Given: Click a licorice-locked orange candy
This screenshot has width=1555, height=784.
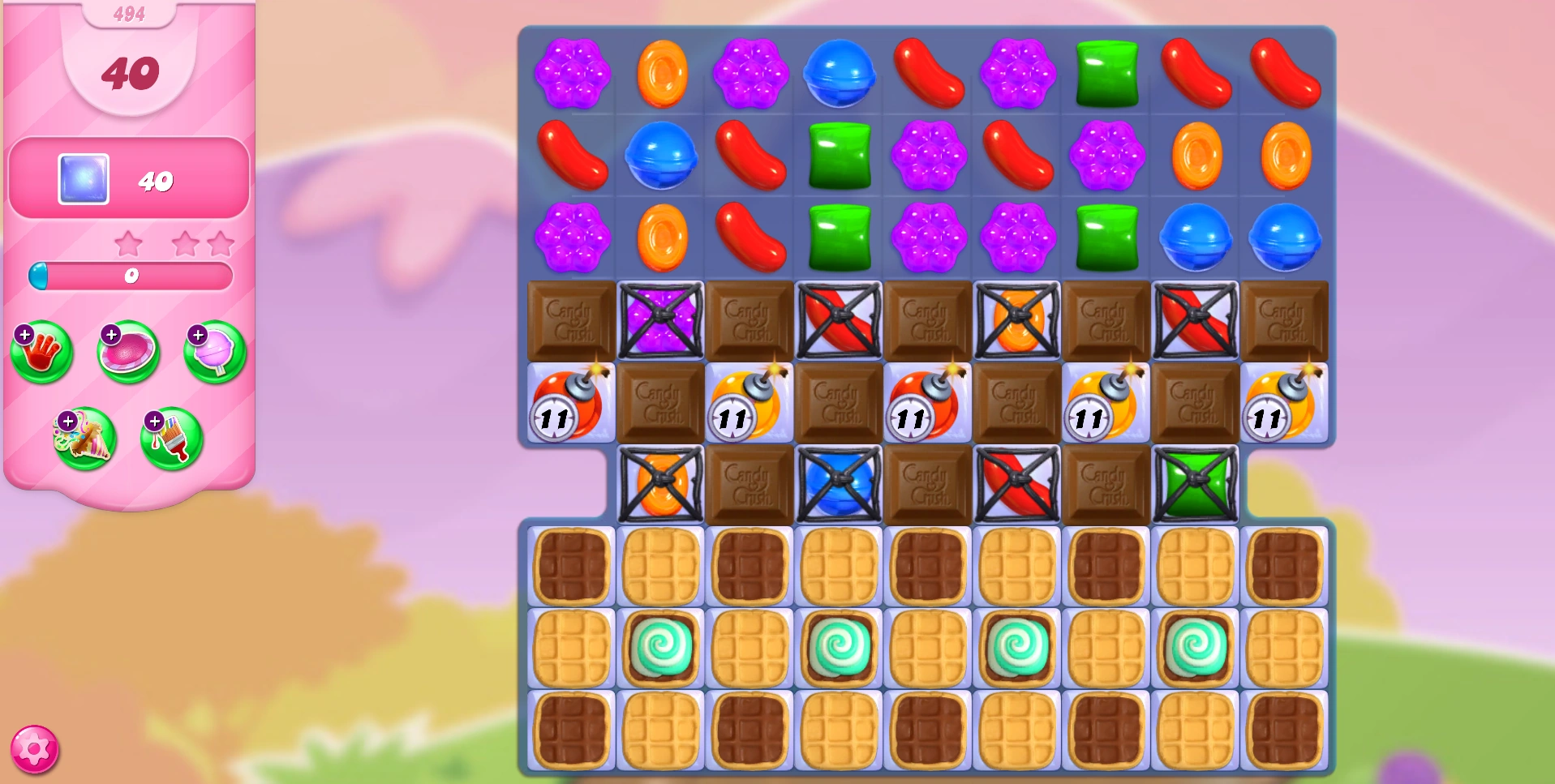Looking at the screenshot, I should pyautogui.click(x=1018, y=318).
